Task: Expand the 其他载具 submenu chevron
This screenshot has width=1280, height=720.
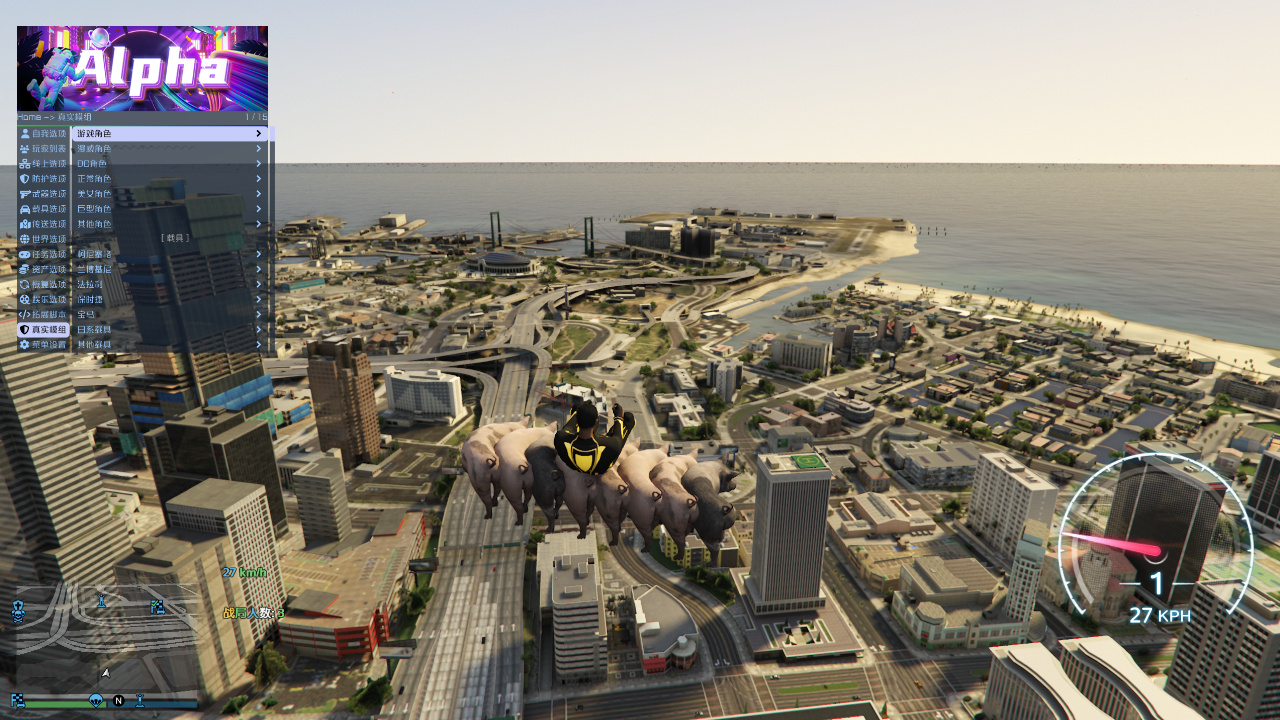Action: click(x=258, y=343)
